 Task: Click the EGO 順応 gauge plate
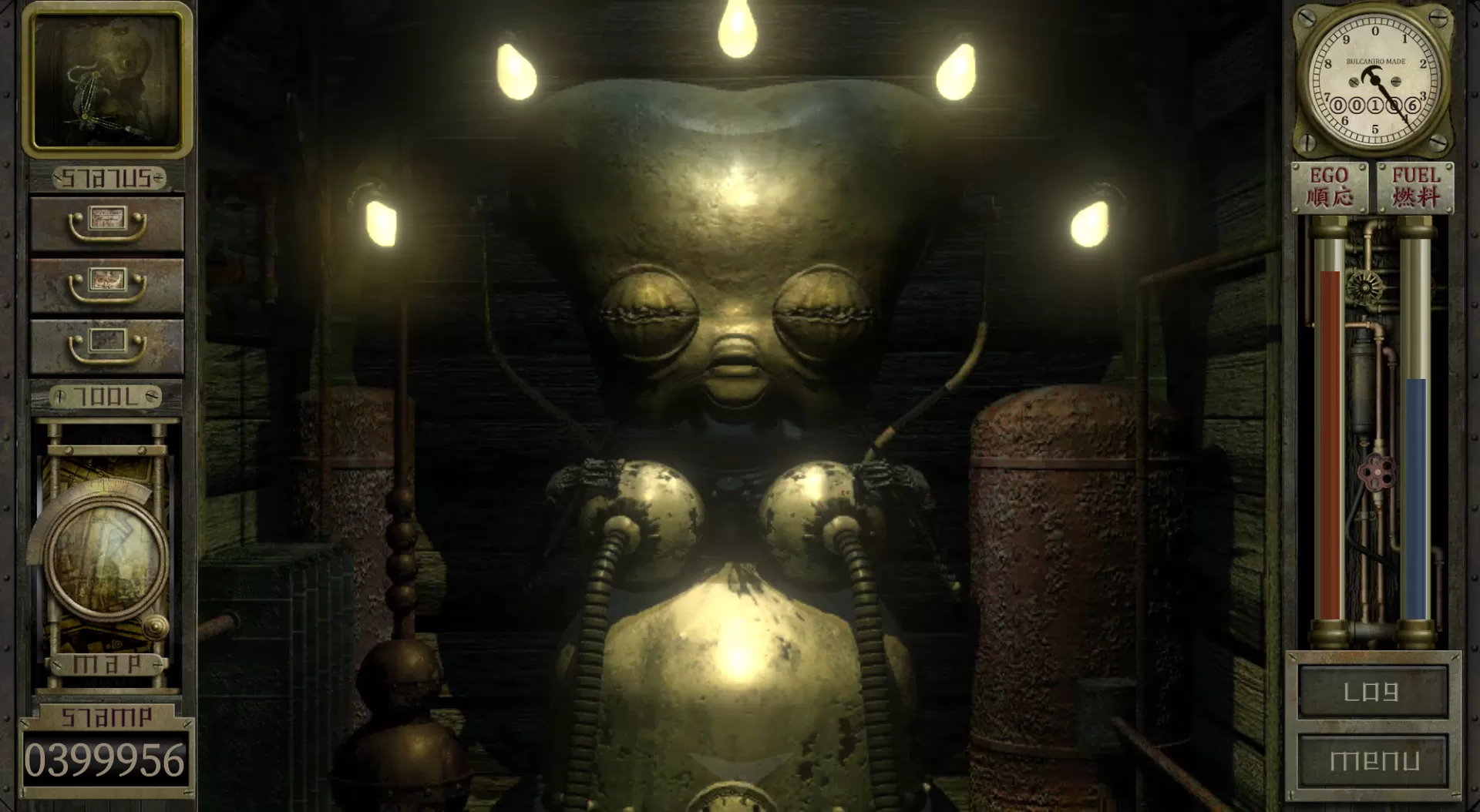[1330, 186]
